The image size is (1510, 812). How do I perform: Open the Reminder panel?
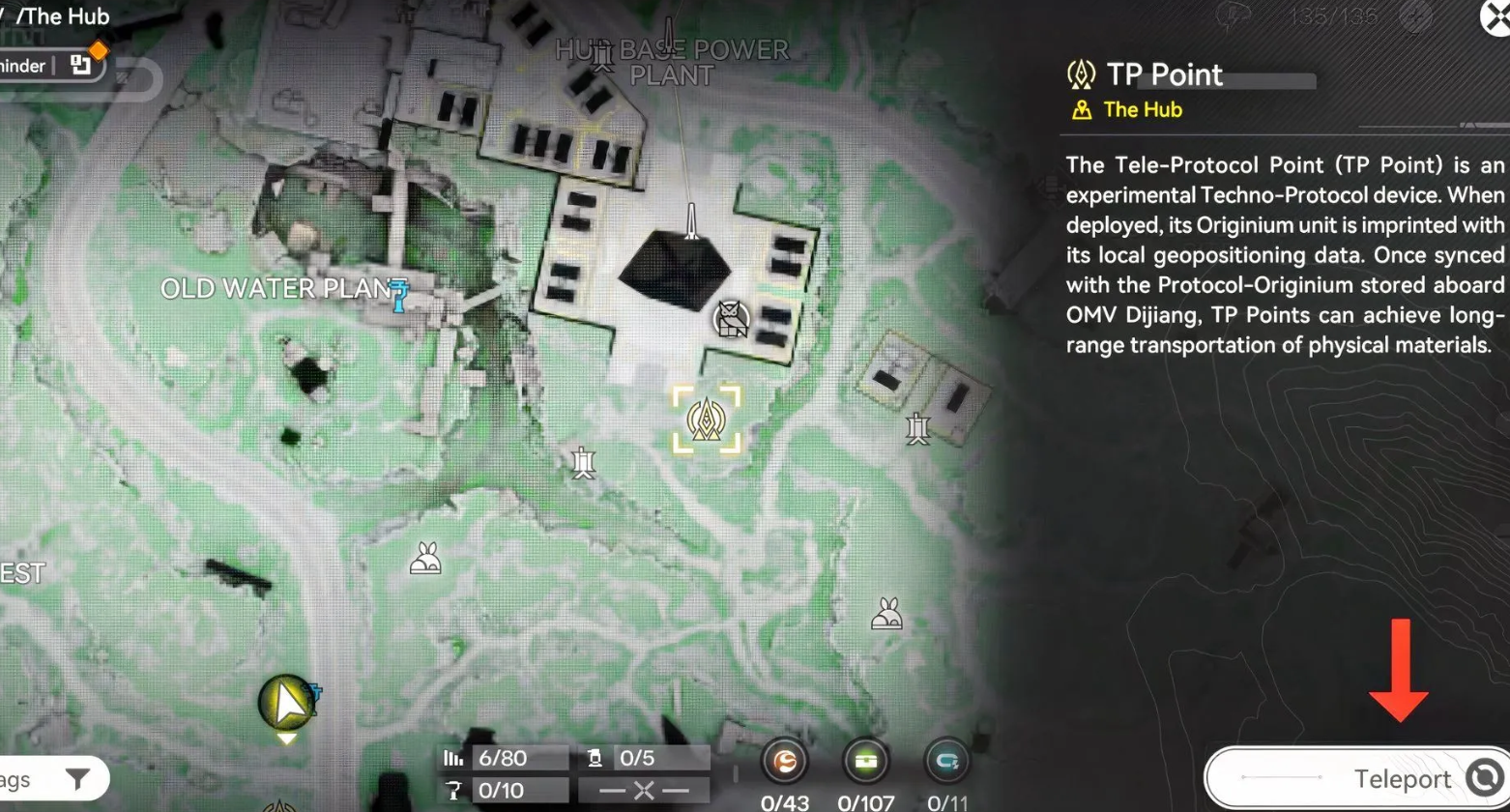(48, 66)
